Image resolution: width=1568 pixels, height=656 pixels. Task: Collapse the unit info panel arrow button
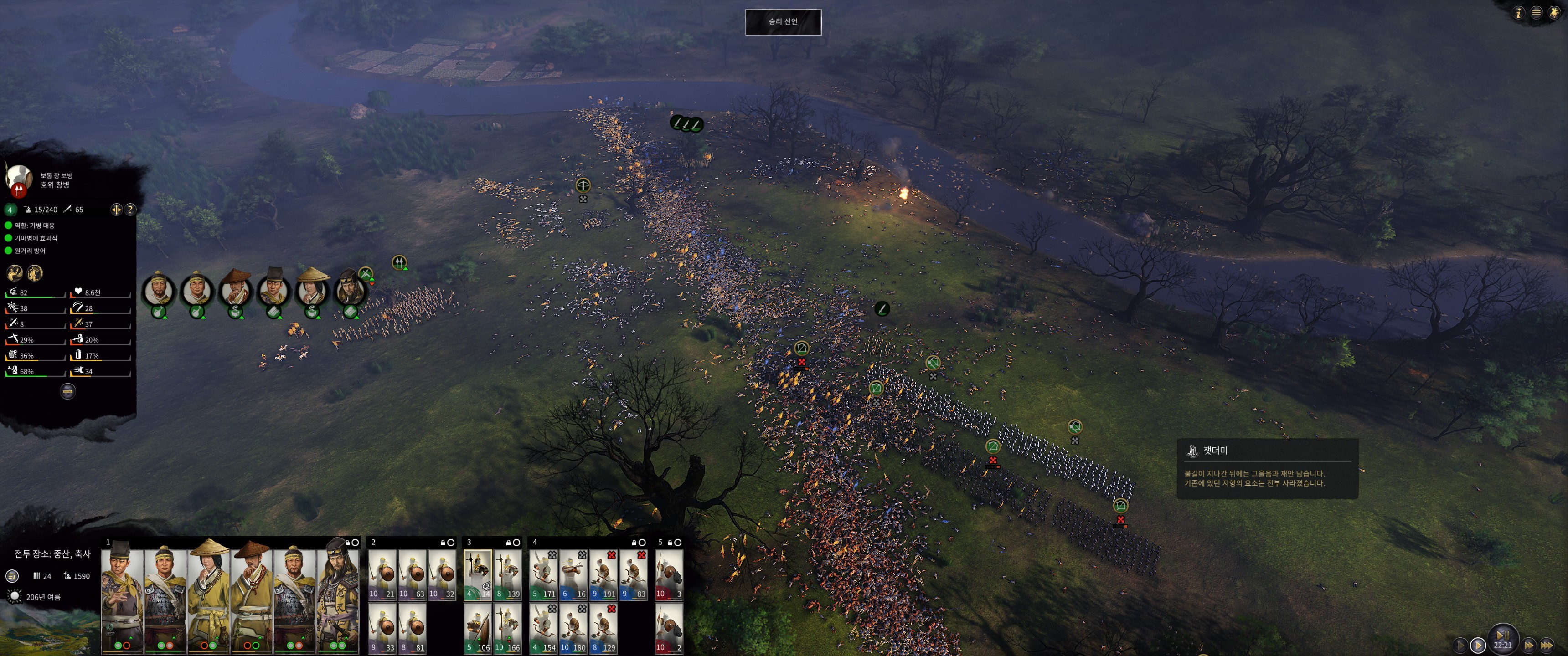coord(67,391)
